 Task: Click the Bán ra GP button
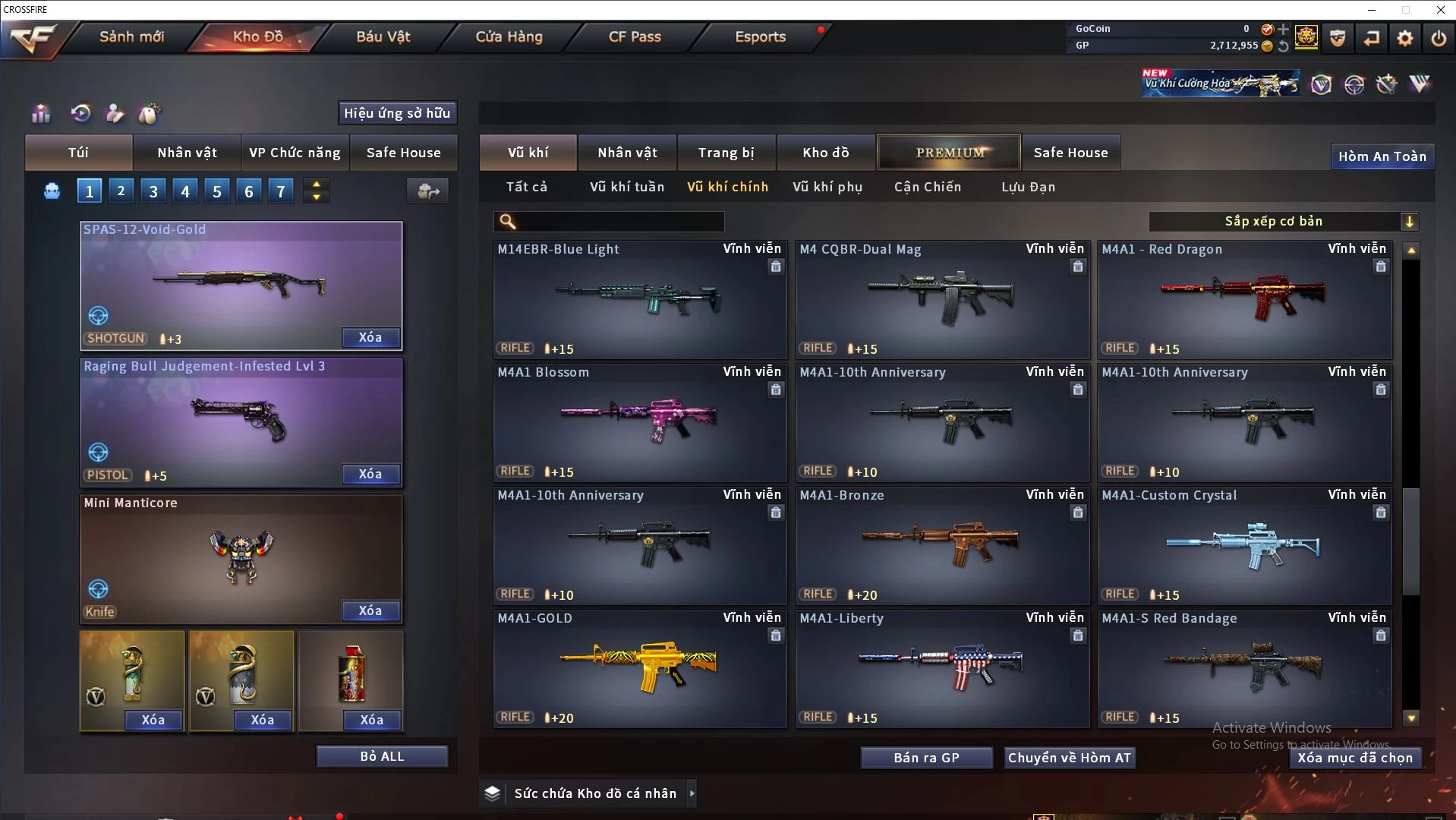pyautogui.click(x=926, y=758)
